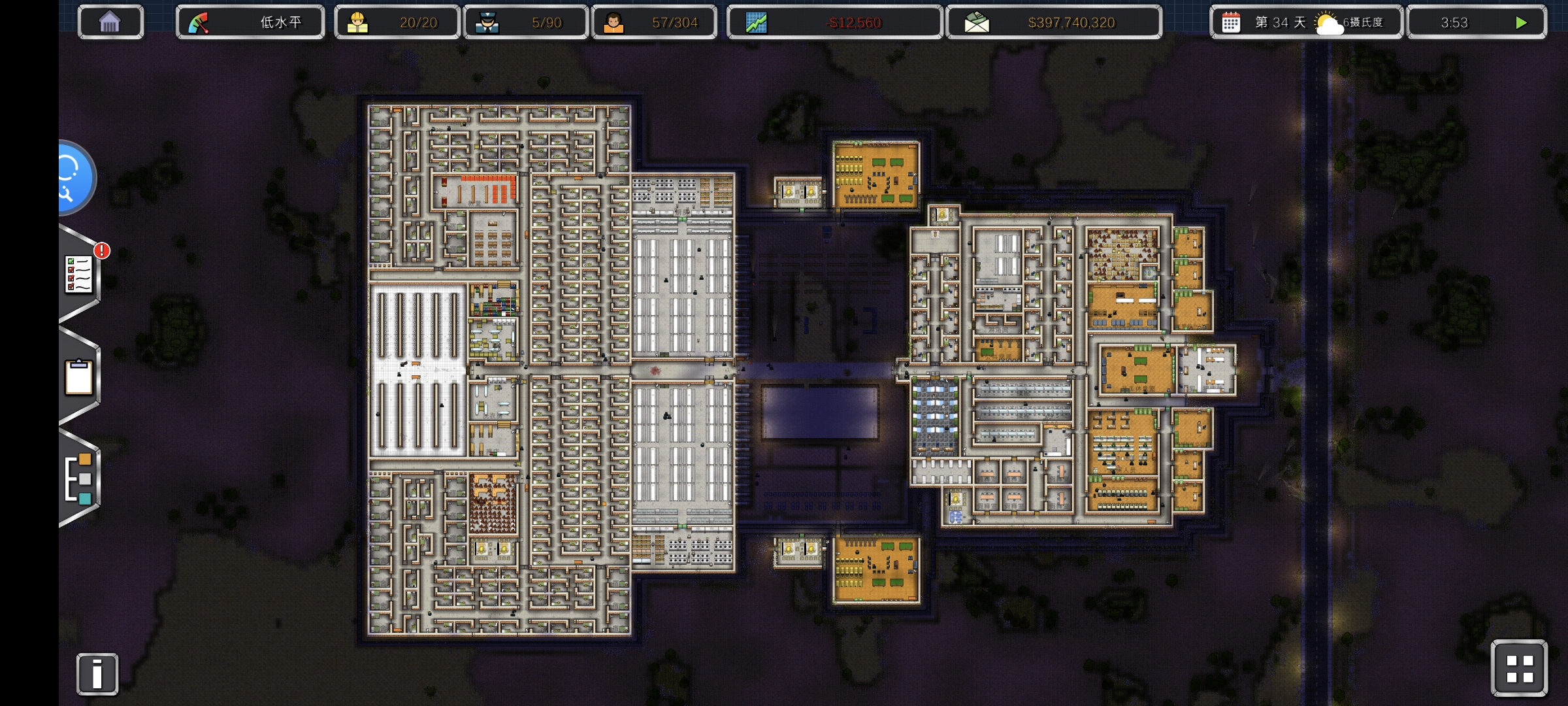Open the calendar day panel

coord(1305,23)
